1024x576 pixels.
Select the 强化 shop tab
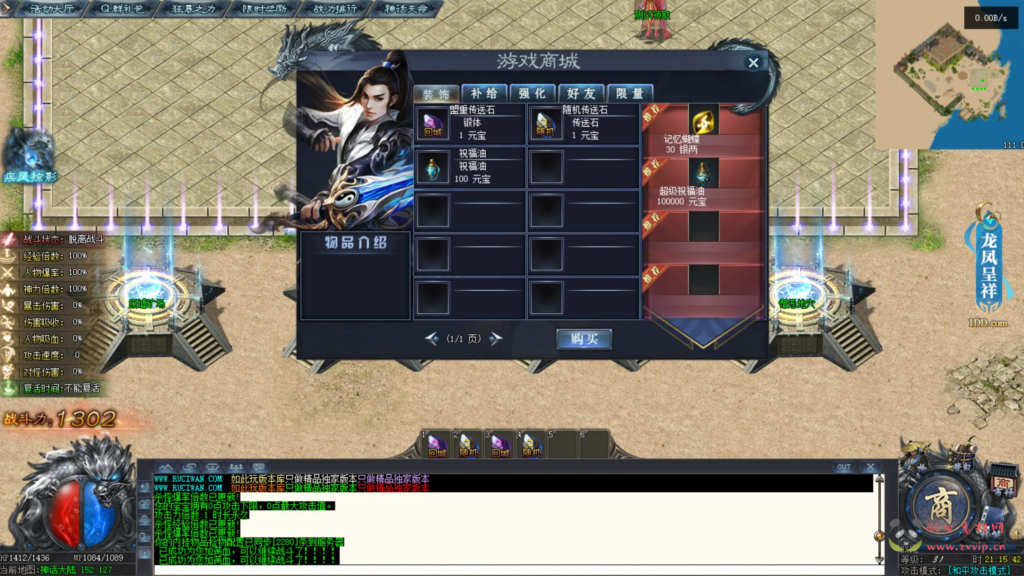coord(533,93)
